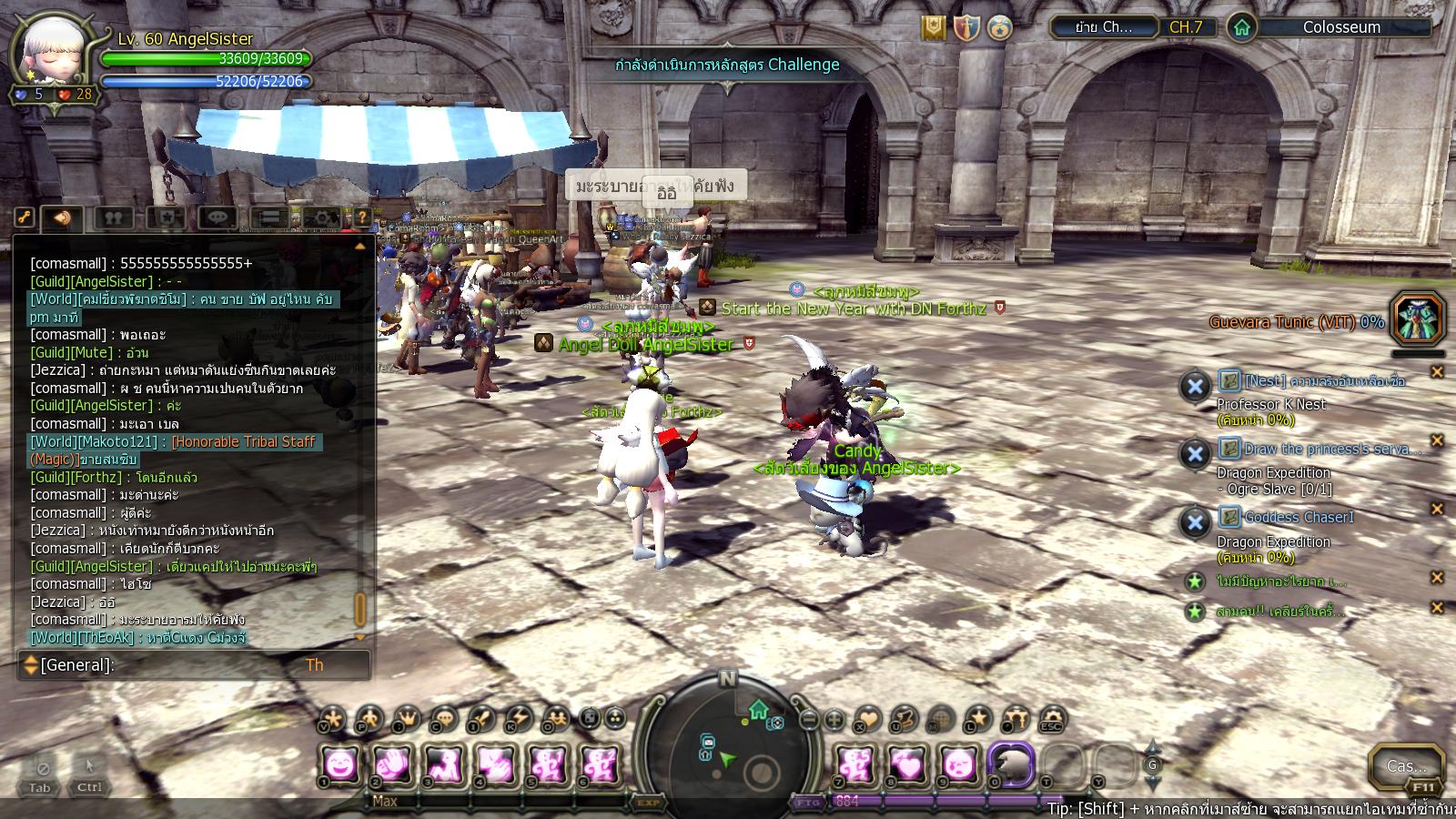Open the Guevara Tunic item icon
The height and width of the screenshot is (819, 1456).
1418,319
